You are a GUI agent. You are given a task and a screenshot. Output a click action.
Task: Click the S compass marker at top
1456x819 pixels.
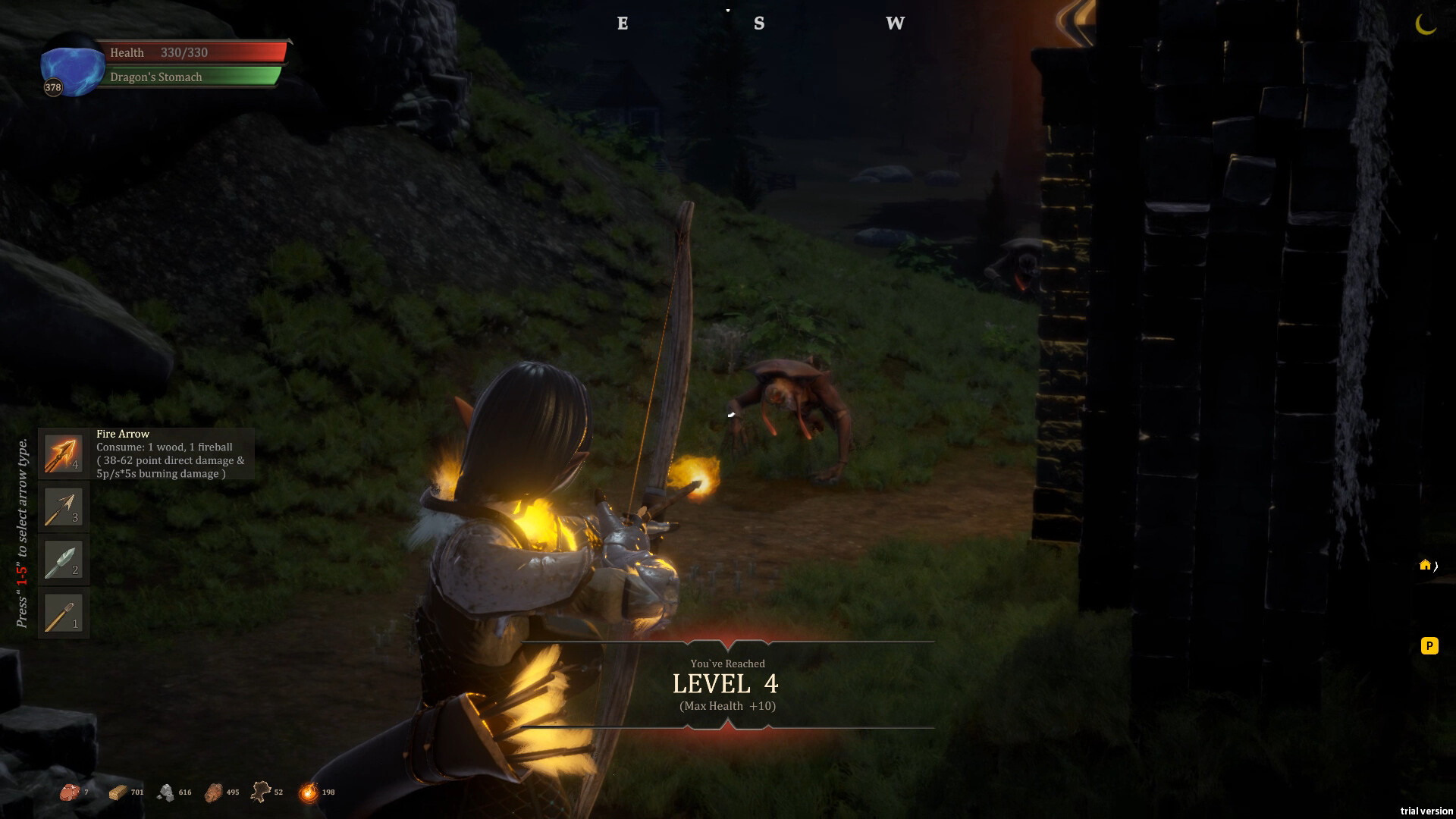point(758,24)
